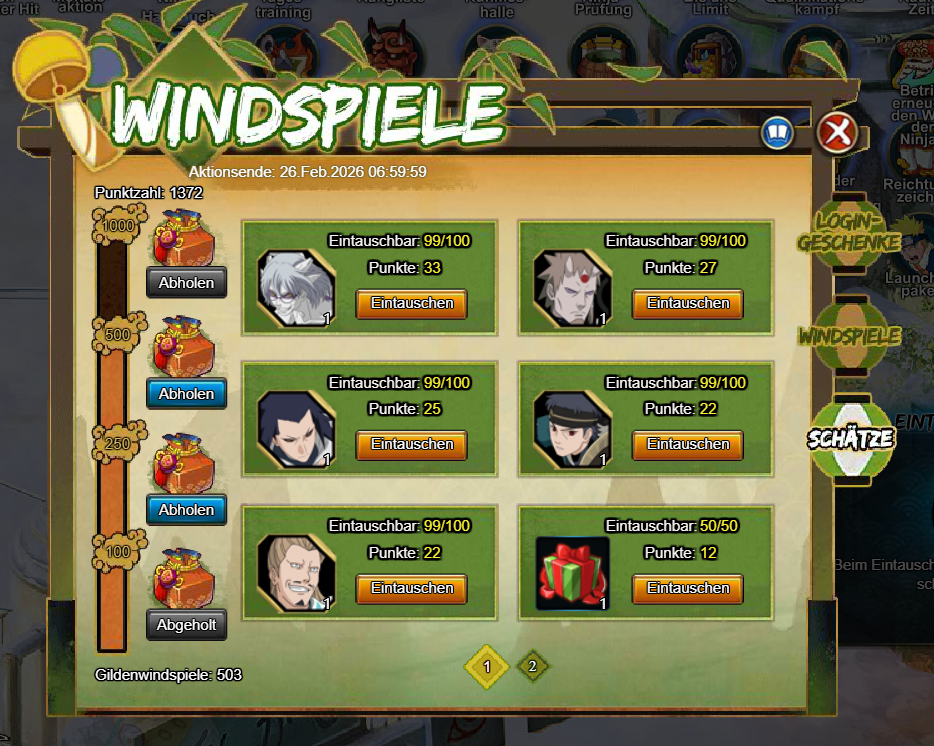Collect the 250 points reward with Abholen

pos(186,510)
